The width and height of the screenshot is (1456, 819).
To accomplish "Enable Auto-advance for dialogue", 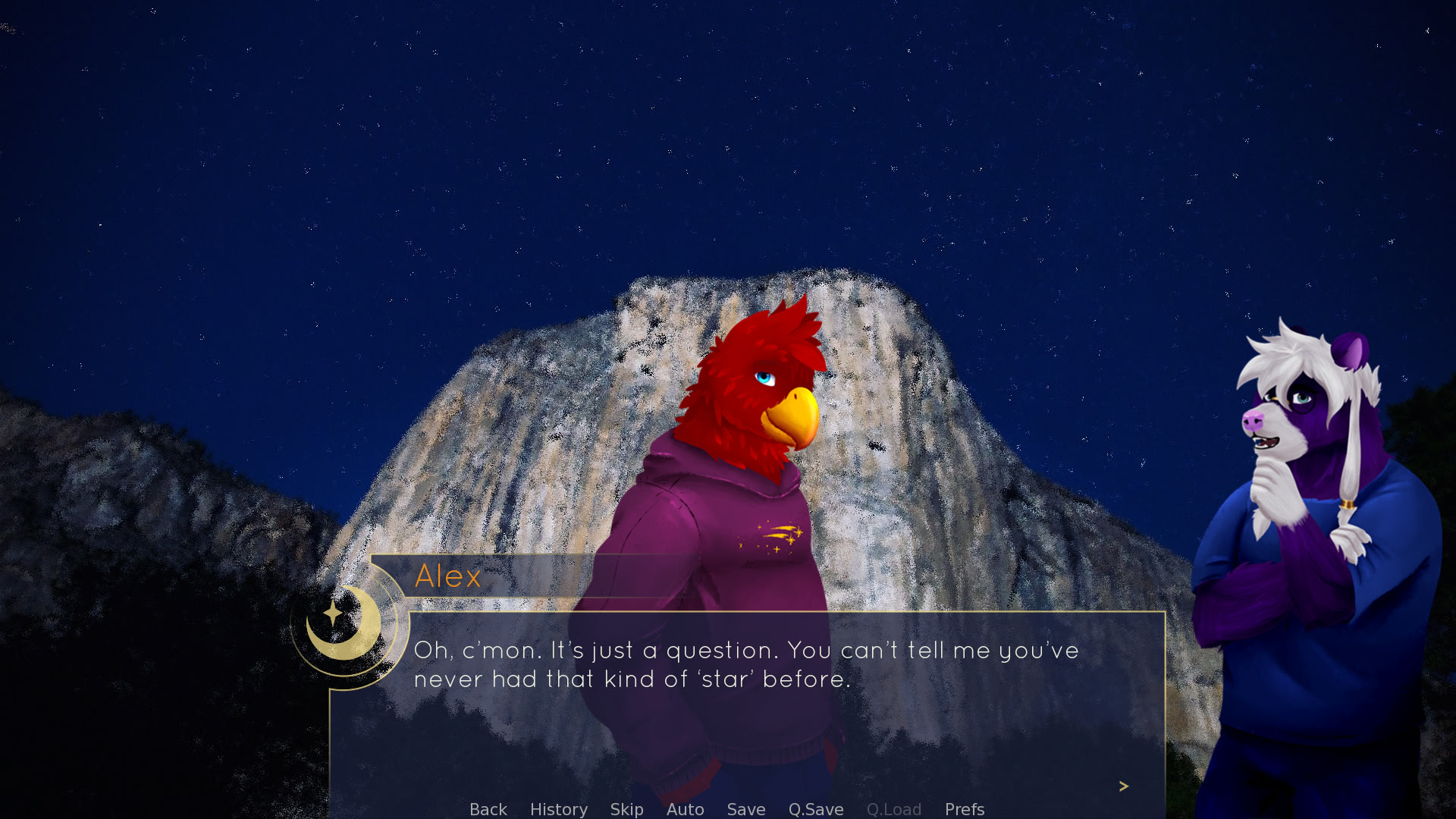I will coord(685,809).
